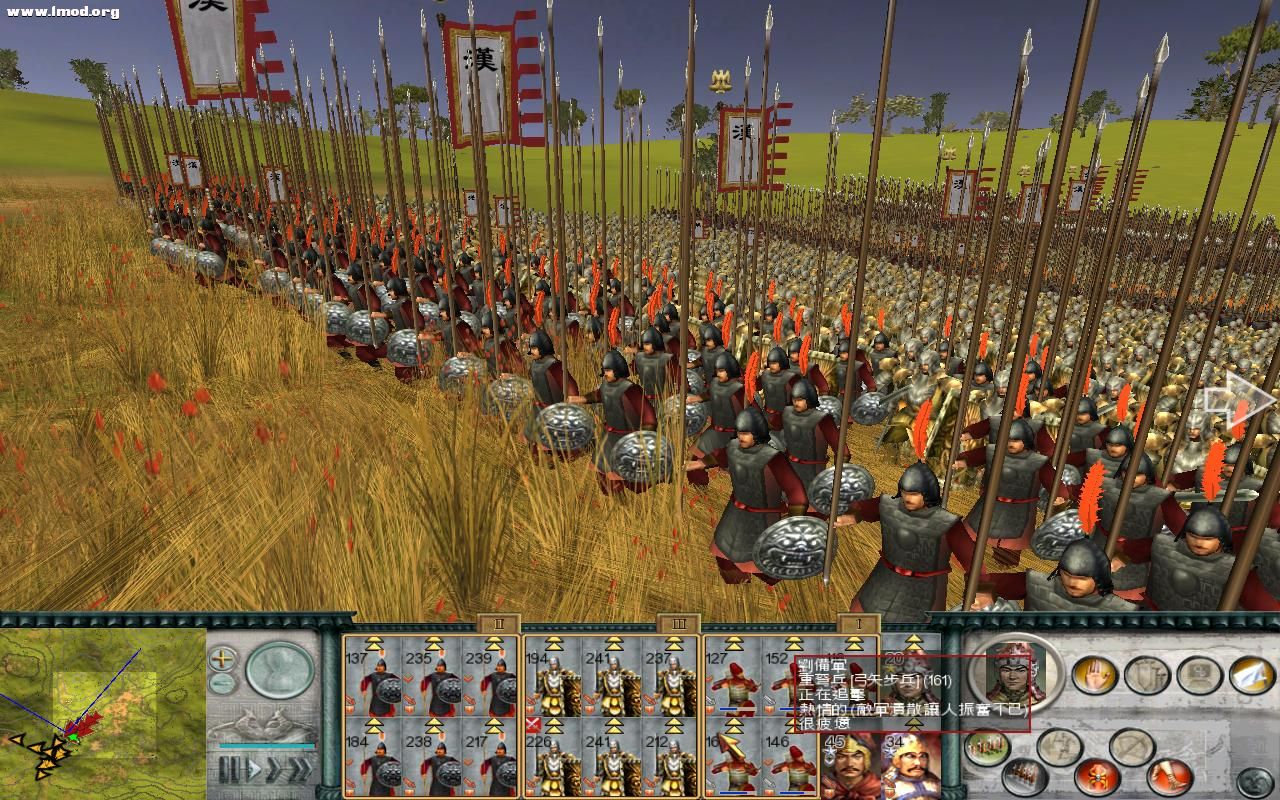1280x800 pixels.
Task: Click the teal morale progress bar
Action: tap(265, 744)
